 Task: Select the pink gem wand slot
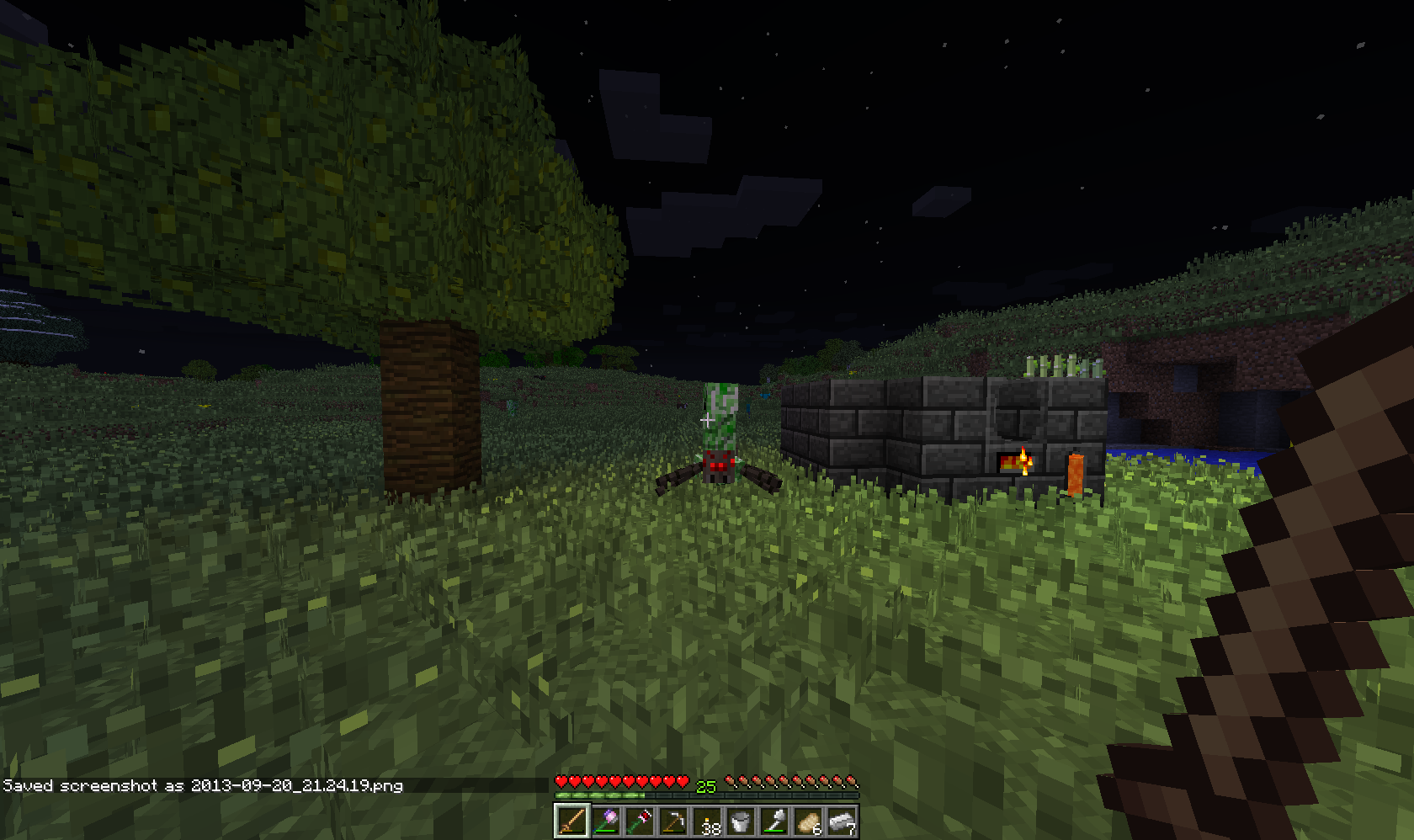click(606, 821)
